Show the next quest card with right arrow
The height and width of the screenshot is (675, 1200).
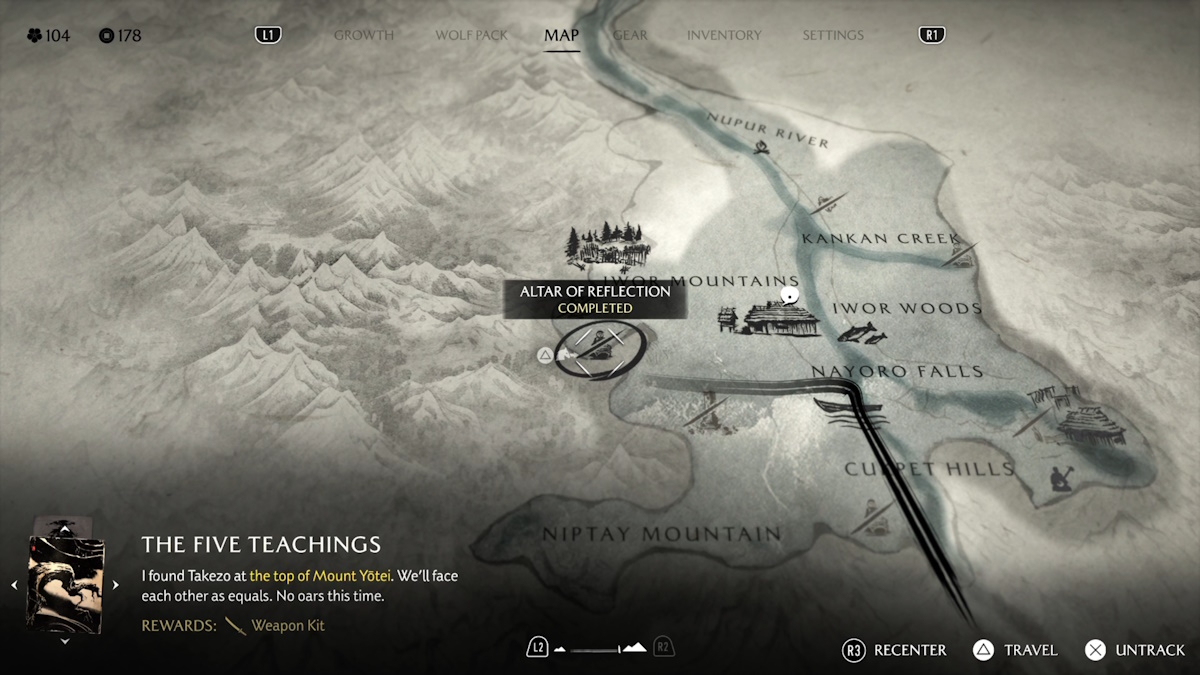[x=115, y=585]
